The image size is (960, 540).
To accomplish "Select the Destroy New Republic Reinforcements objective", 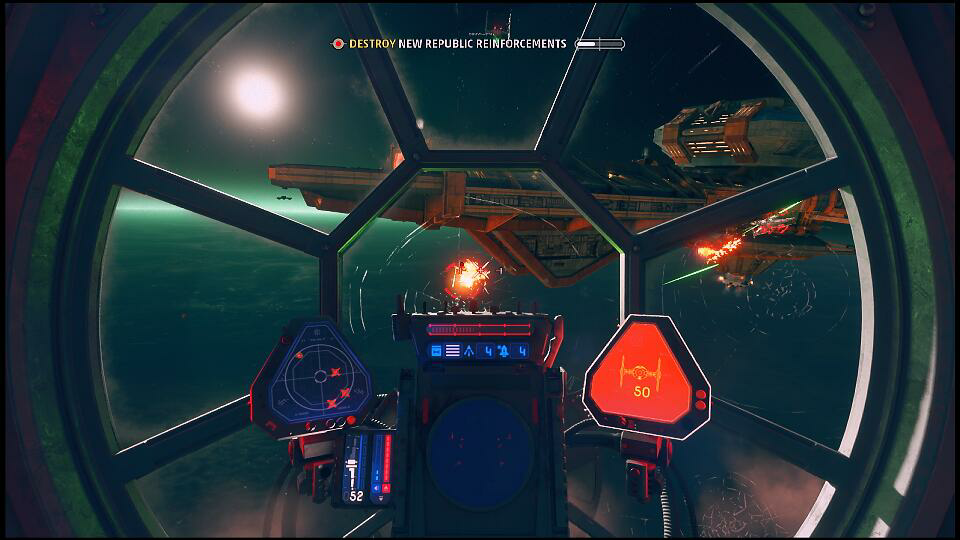I will click(x=457, y=44).
